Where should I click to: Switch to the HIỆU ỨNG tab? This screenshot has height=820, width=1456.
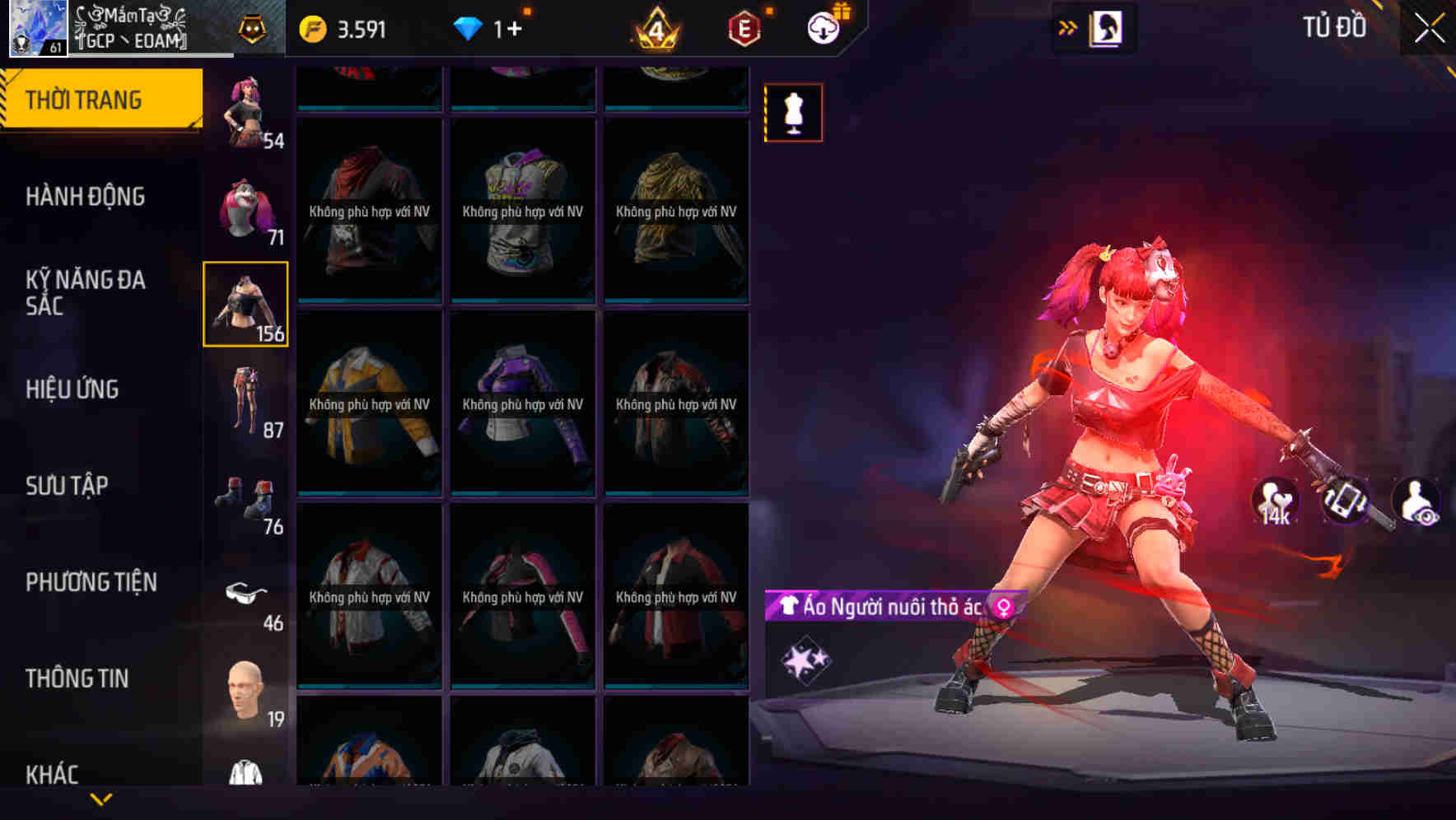click(x=72, y=389)
